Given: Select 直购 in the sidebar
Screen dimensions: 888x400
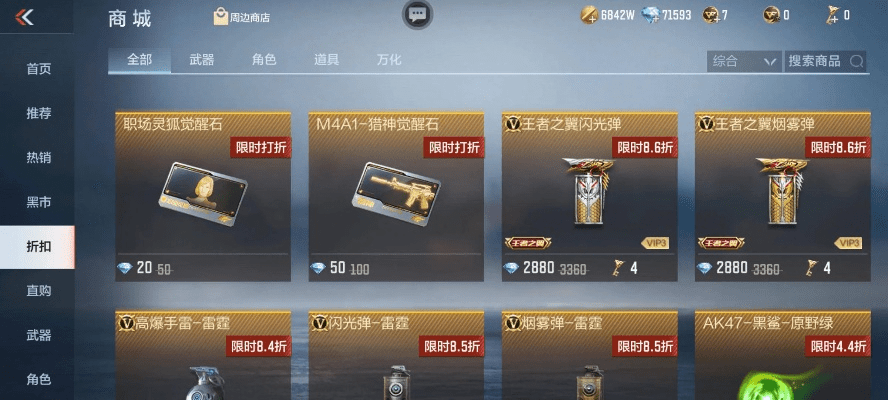Looking at the screenshot, I should pos(38,291).
